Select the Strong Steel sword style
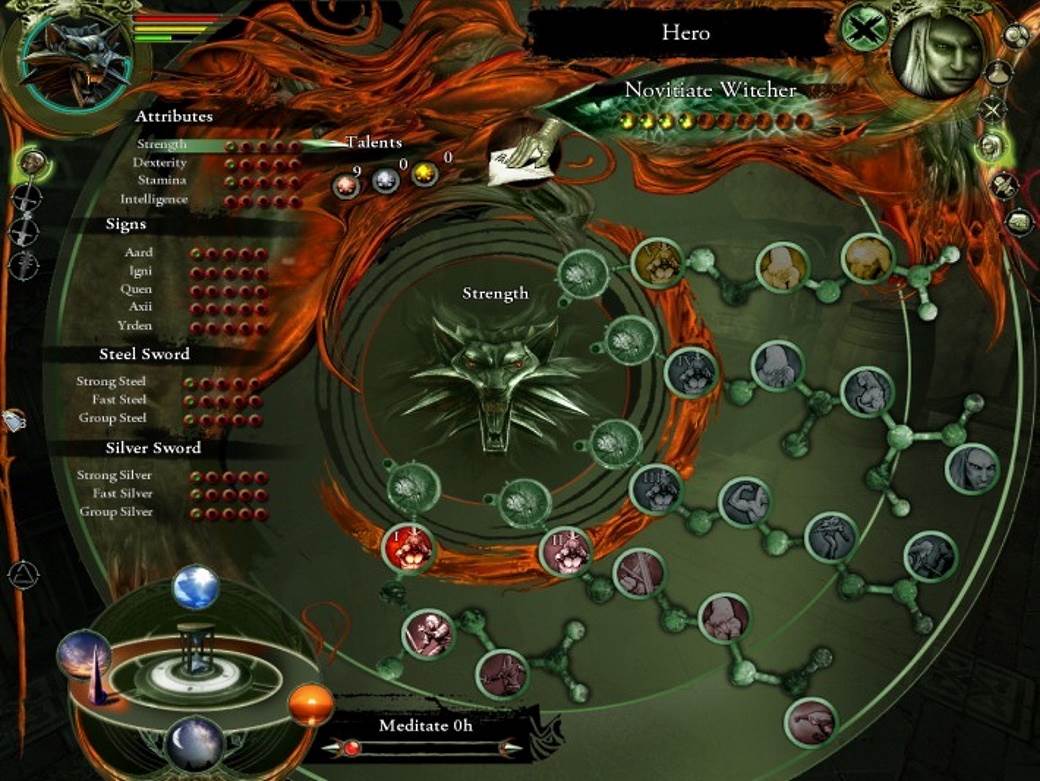The height and width of the screenshot is (781, 1040). pyautogui.click(x=111, y=381)
